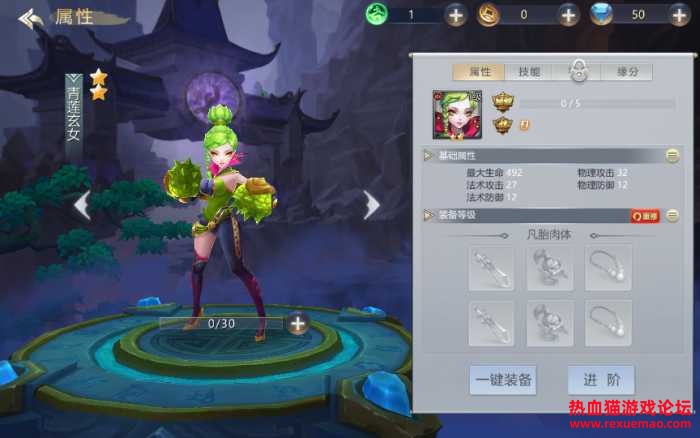Add more gold coins
The height and width of the screenshot is (438, 700).
(568, 15)
